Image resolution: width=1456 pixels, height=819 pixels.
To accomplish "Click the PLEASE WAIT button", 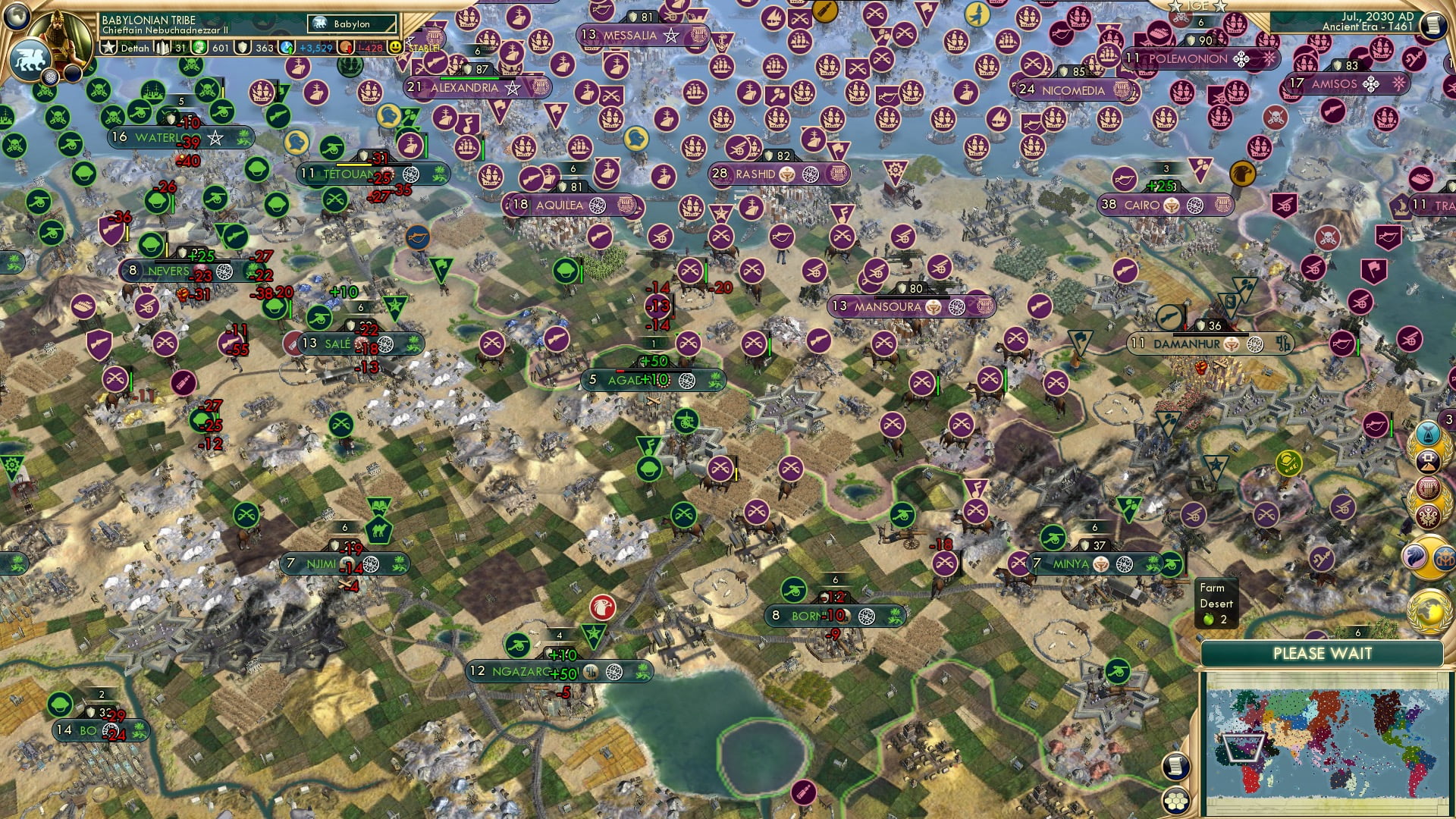I will (1323, 652).
